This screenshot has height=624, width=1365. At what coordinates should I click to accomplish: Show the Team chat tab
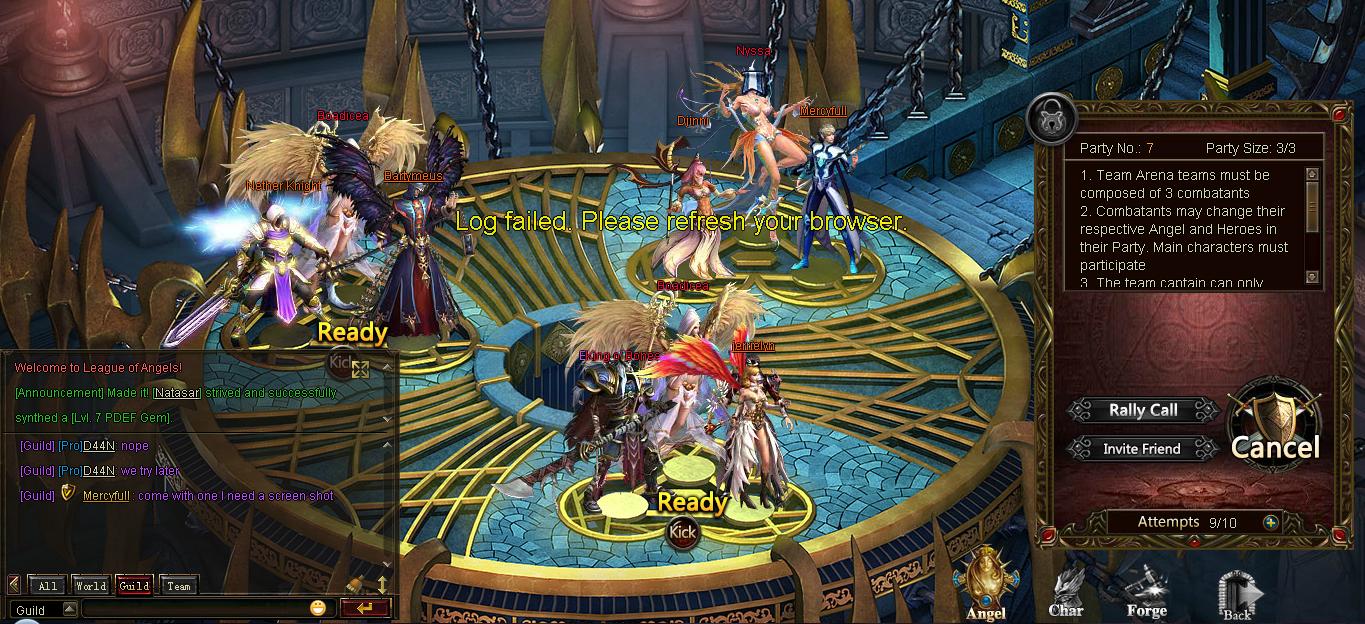[x=178, y=586]
